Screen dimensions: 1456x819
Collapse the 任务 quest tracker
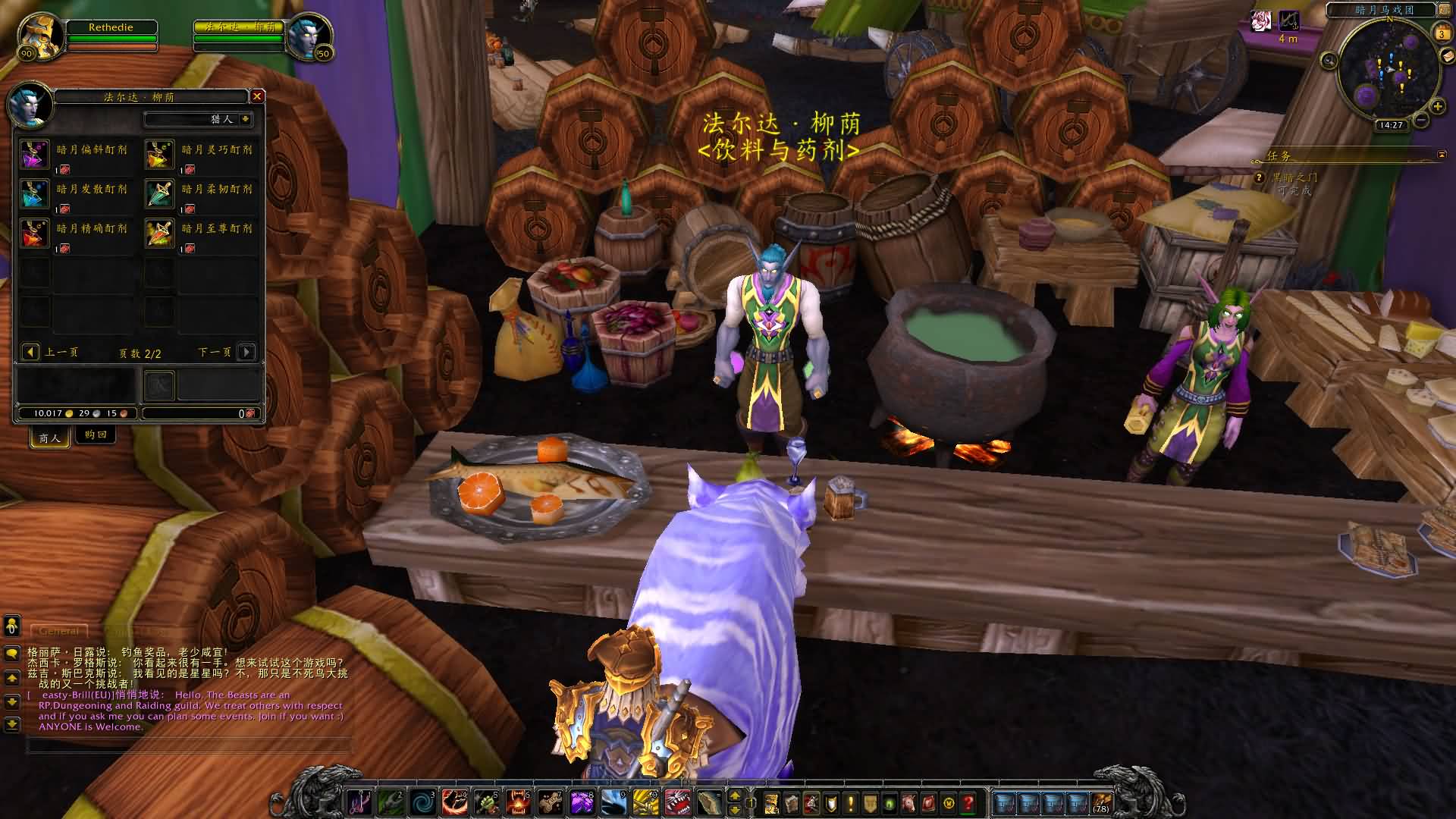pyautogui.click(x=1441, y=155)
